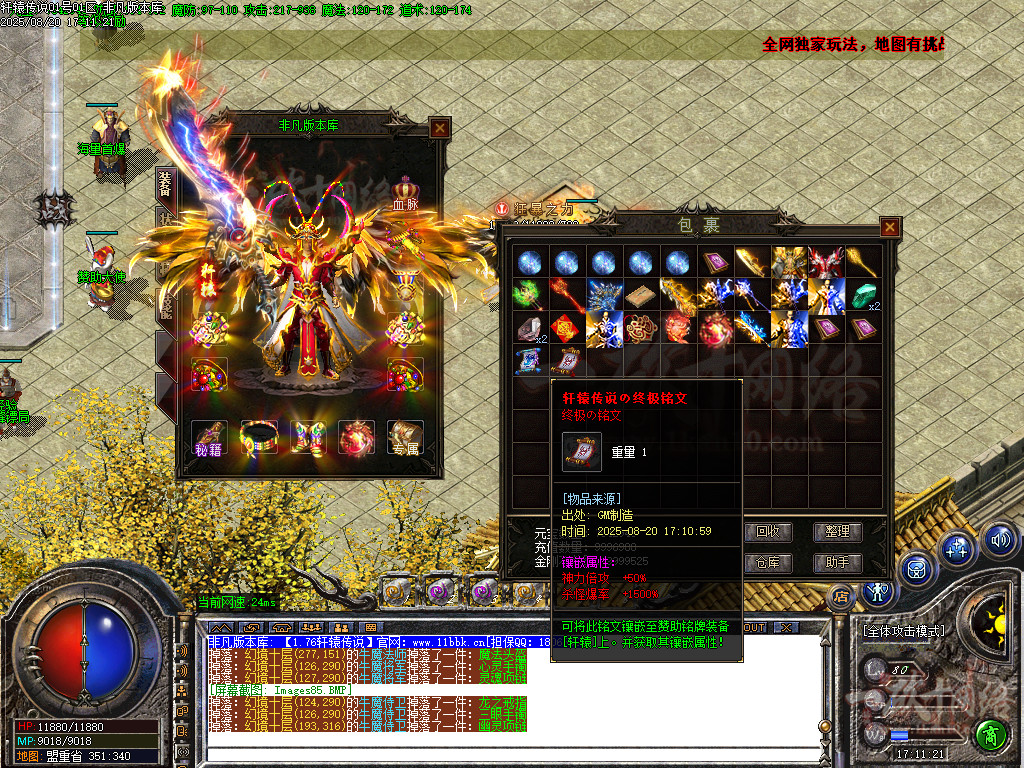
Task: Click the 回收 recycle button
Action: tap(768, 532)
